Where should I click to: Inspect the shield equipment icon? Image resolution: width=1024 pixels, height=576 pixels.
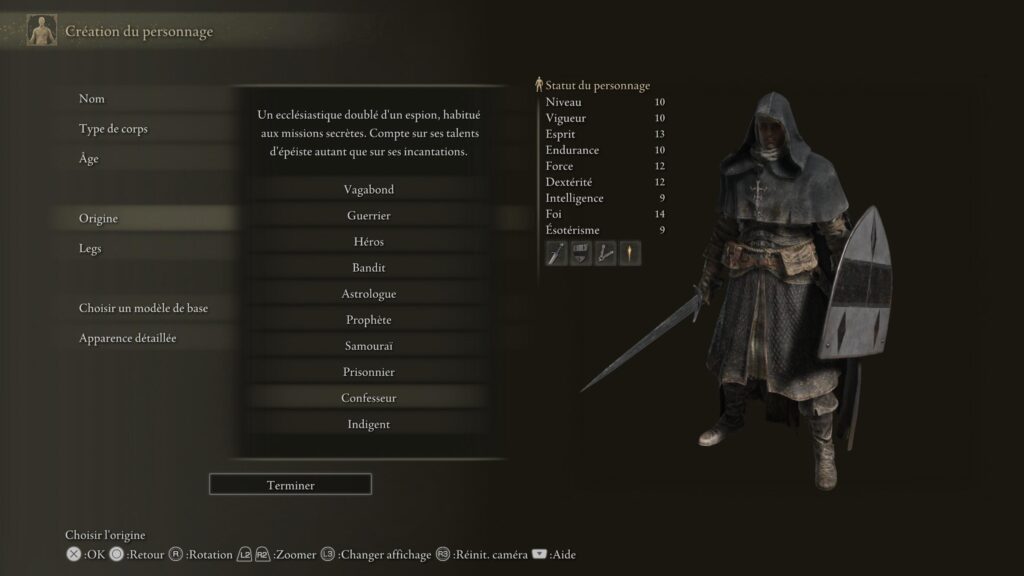(x=581, y=254)
